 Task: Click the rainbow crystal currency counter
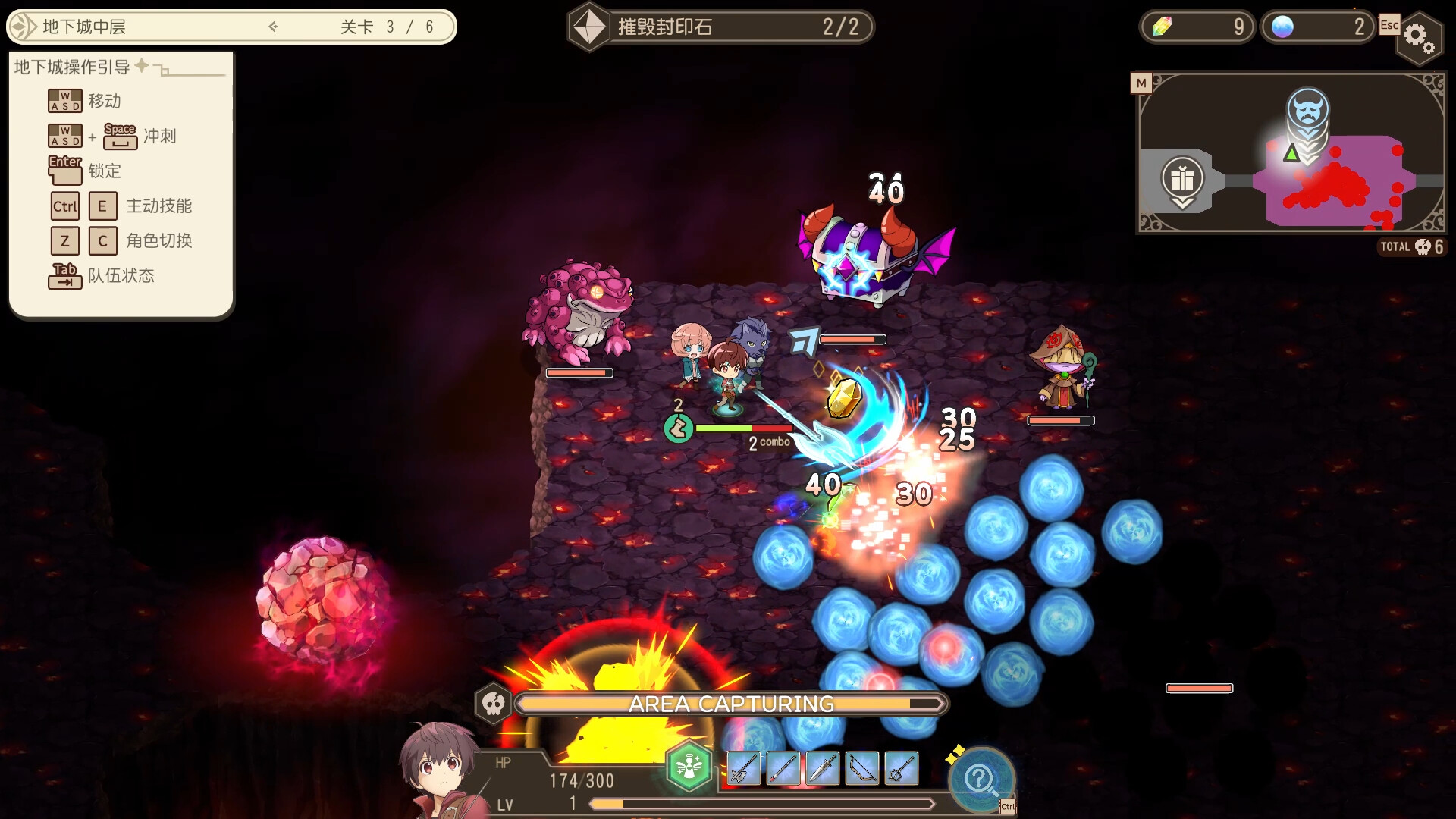pos(1197,27)
